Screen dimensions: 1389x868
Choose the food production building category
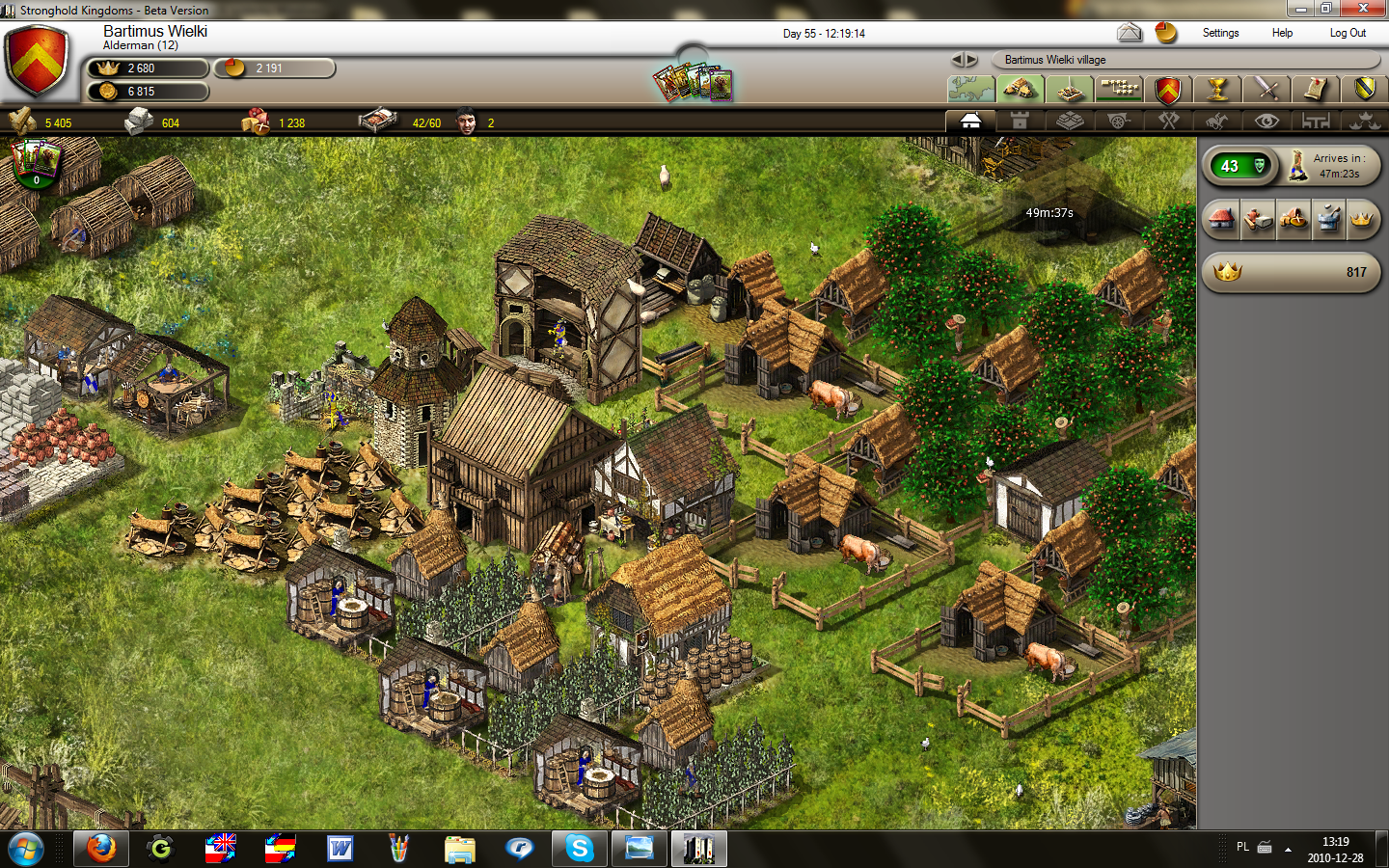[1294, 220]
